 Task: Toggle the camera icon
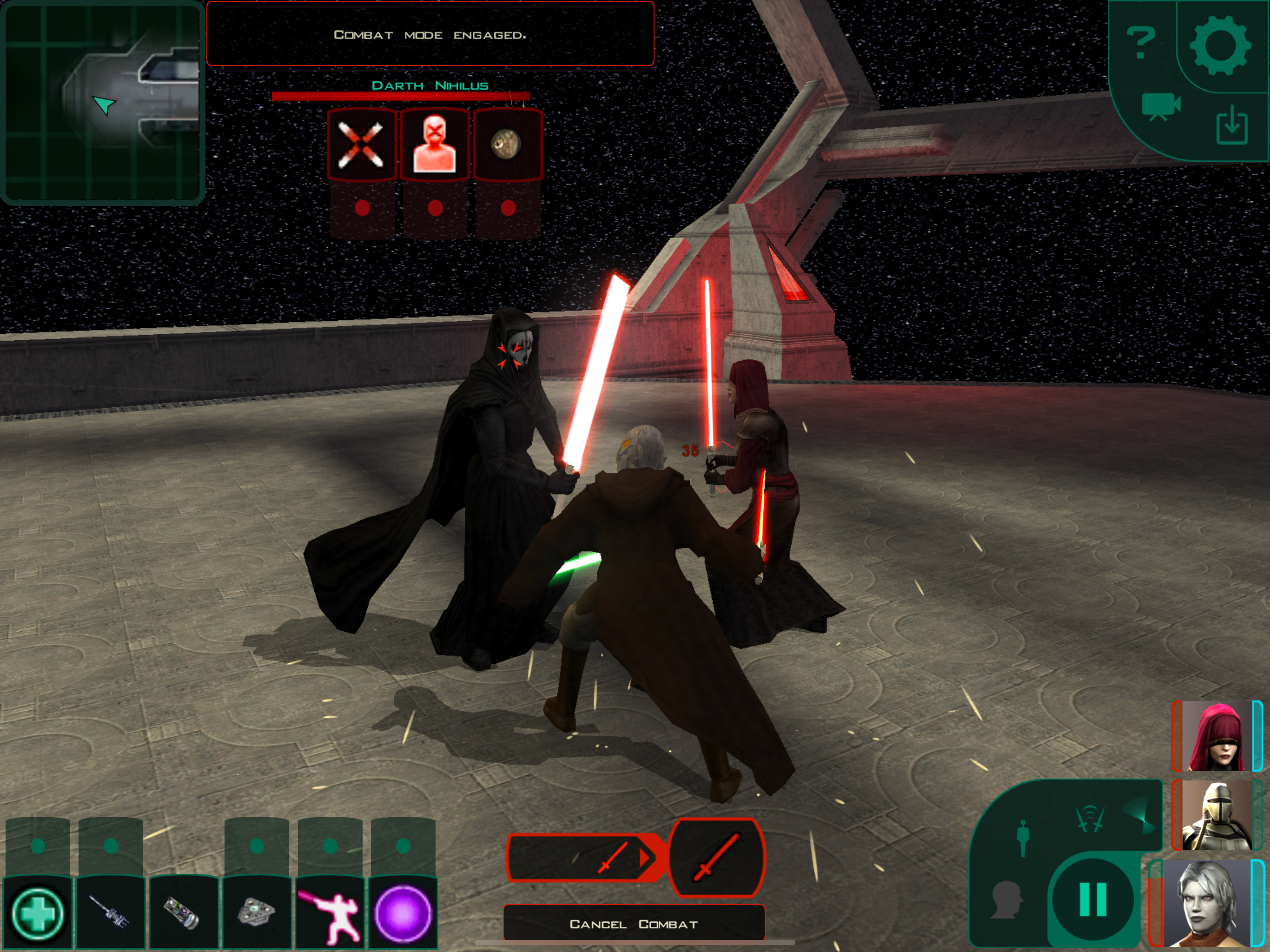click(x=1160, y=106)
